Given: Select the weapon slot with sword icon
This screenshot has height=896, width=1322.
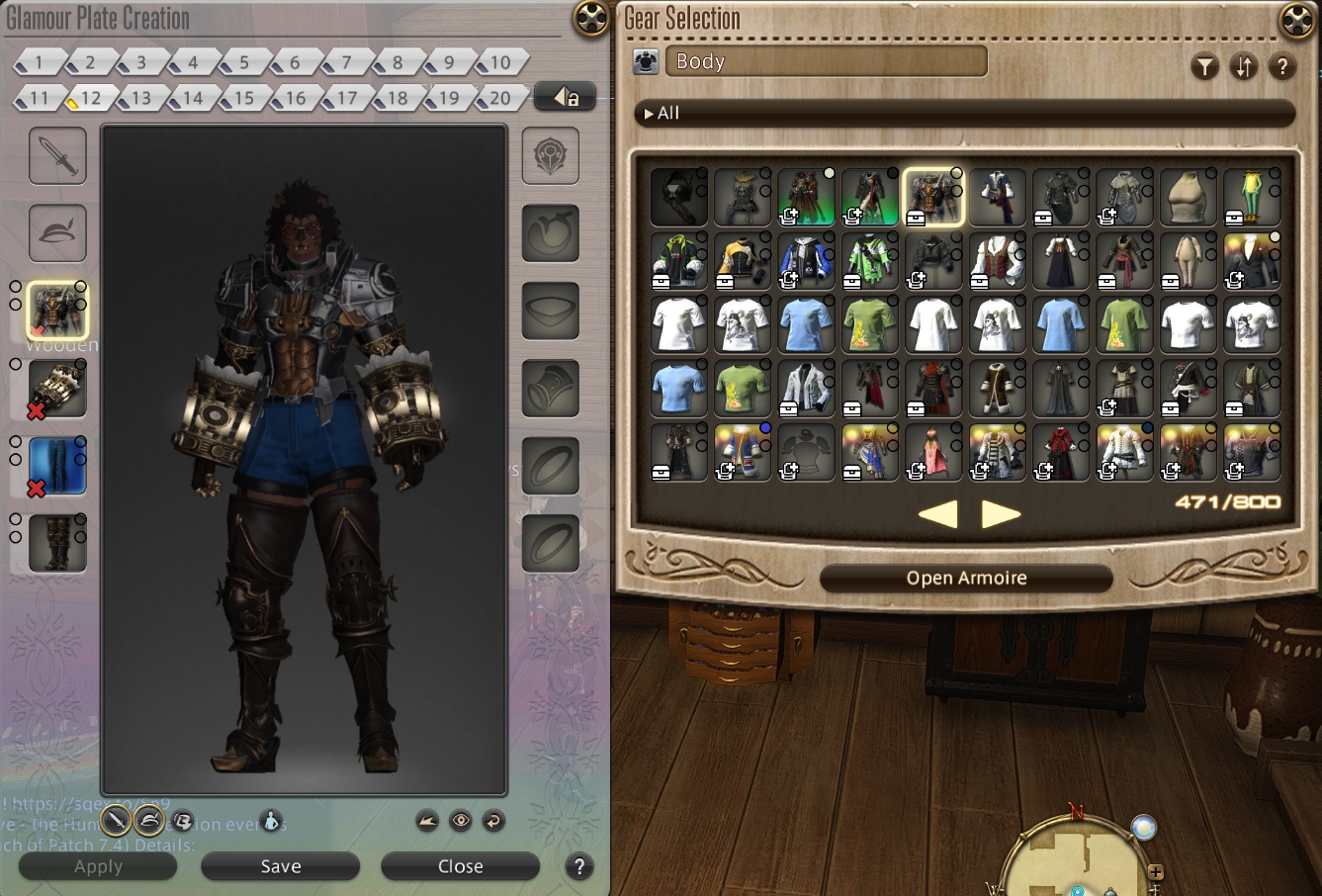Looking at the screenshot, I should click(x=57, y=155).
